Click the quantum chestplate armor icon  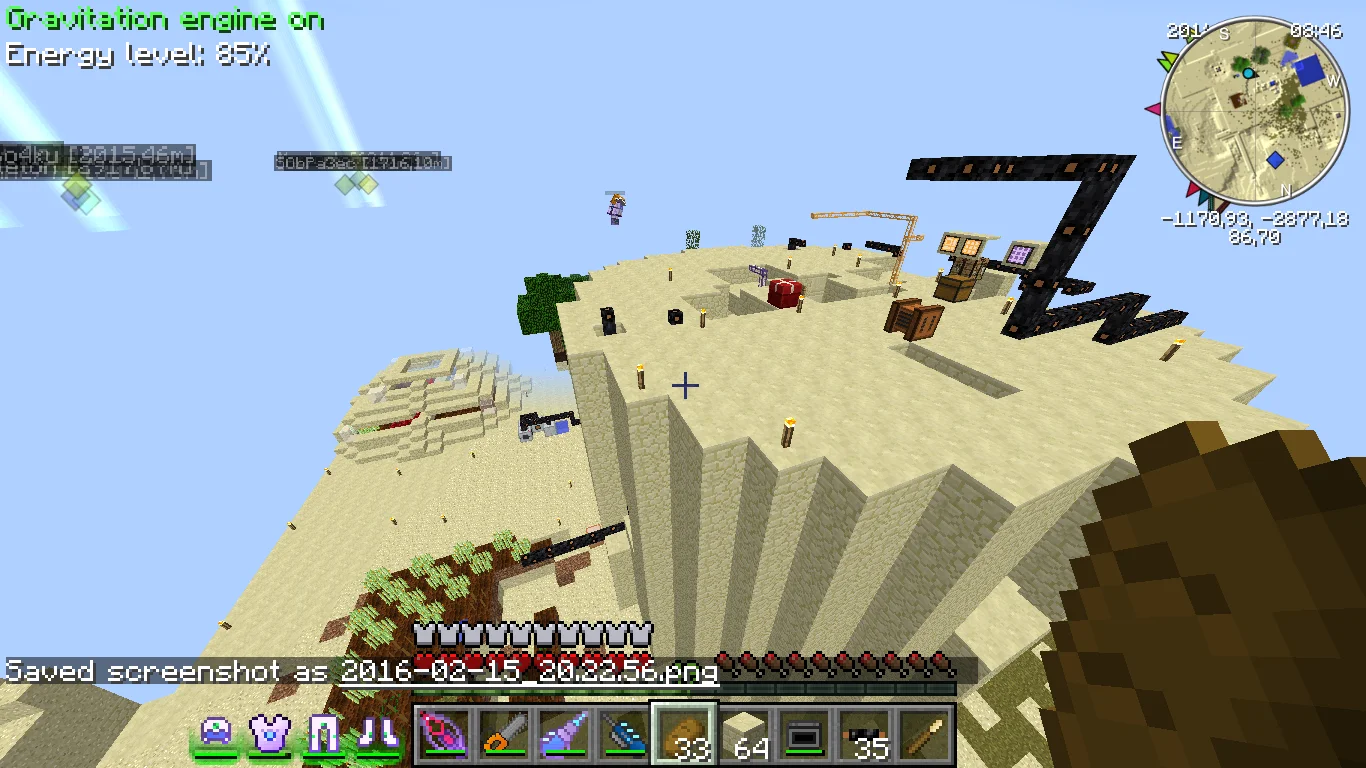270,734
